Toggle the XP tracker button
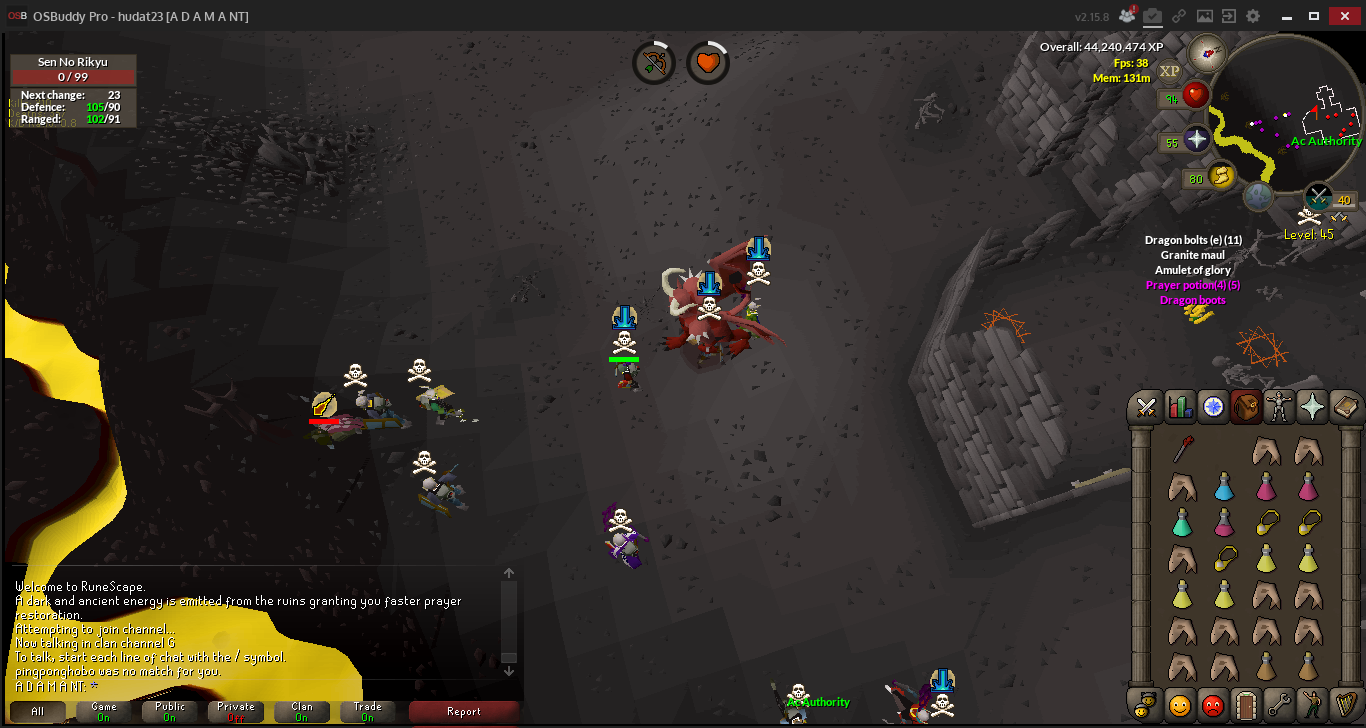Screen dimensions: 1366x728 pos(1170,70)
